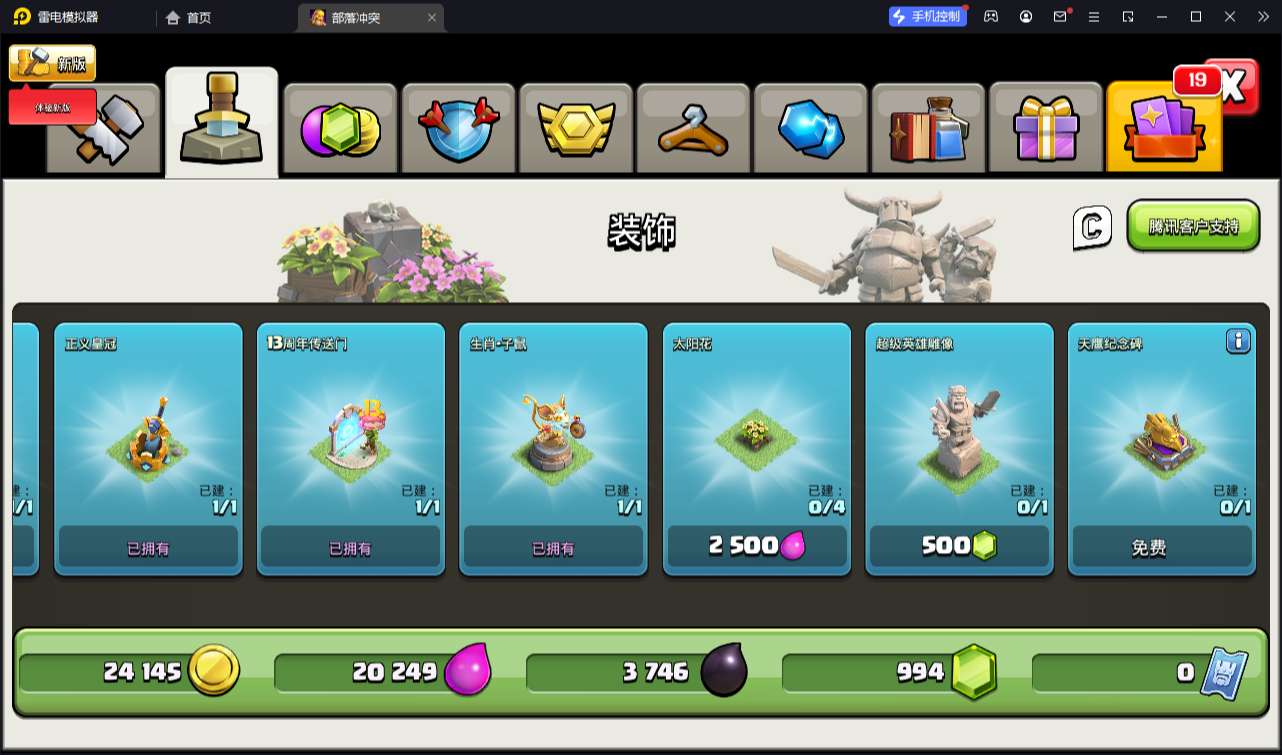Viewport: 1282px width, 755px height.
Task: Switch to the clothes hanger skins tab
Action: [x=693, y=129]
